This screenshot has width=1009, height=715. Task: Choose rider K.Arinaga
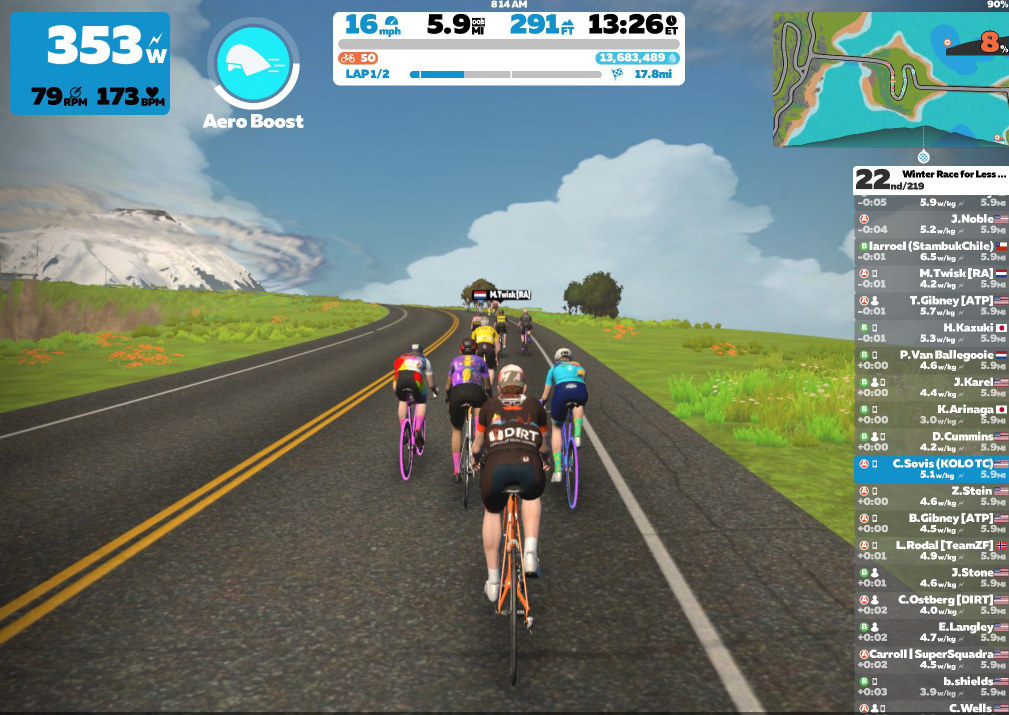pyautogui.click(x=932, y=414)
